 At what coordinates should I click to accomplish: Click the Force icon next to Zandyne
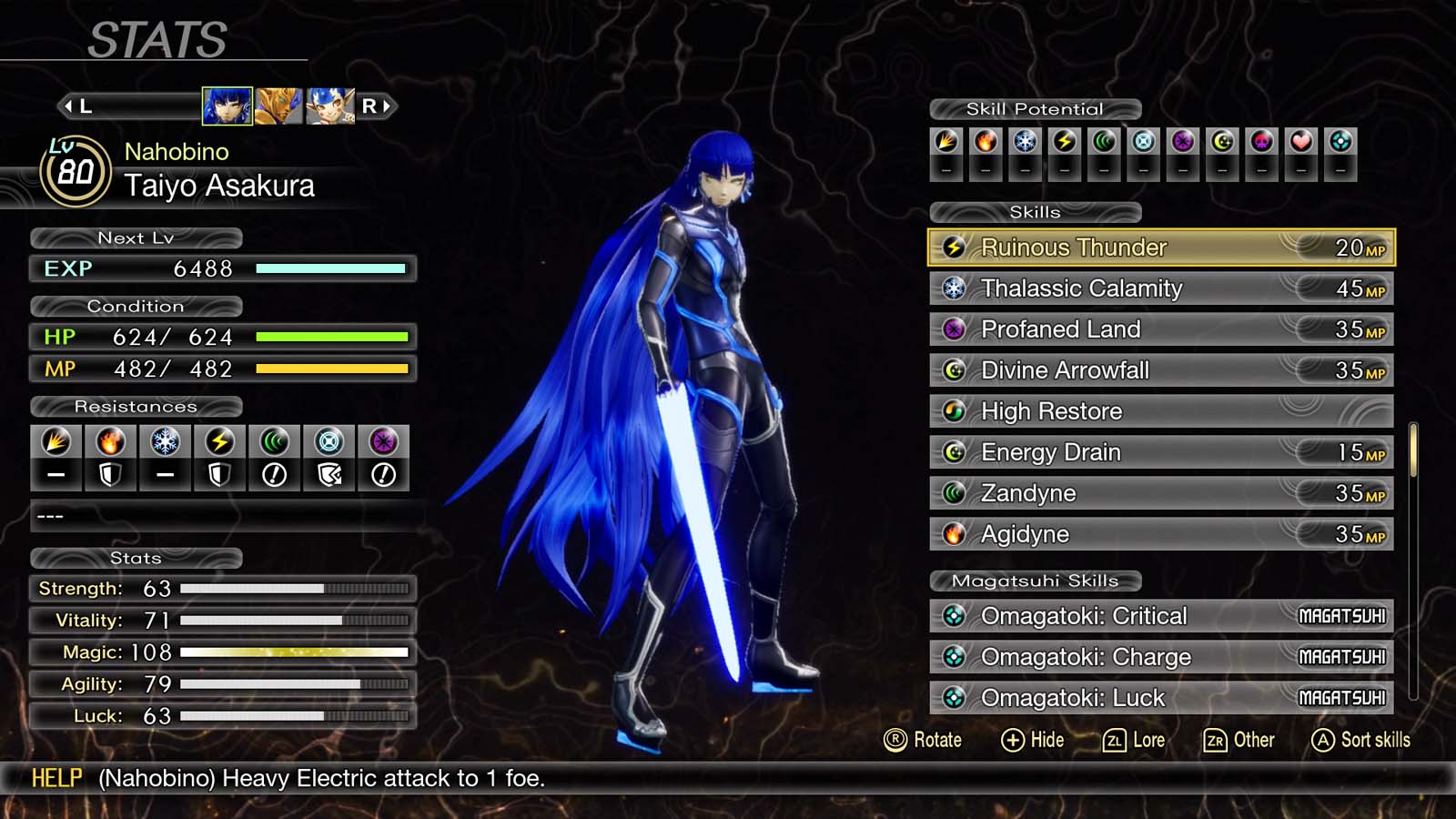pos(954,492)
